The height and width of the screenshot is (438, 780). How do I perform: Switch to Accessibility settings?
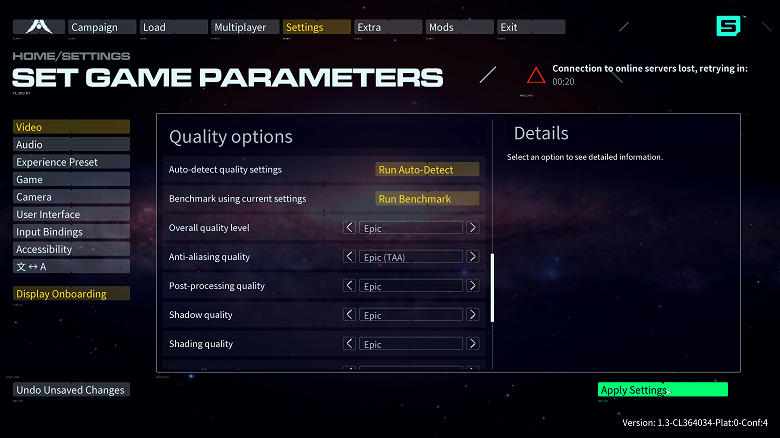71,249
